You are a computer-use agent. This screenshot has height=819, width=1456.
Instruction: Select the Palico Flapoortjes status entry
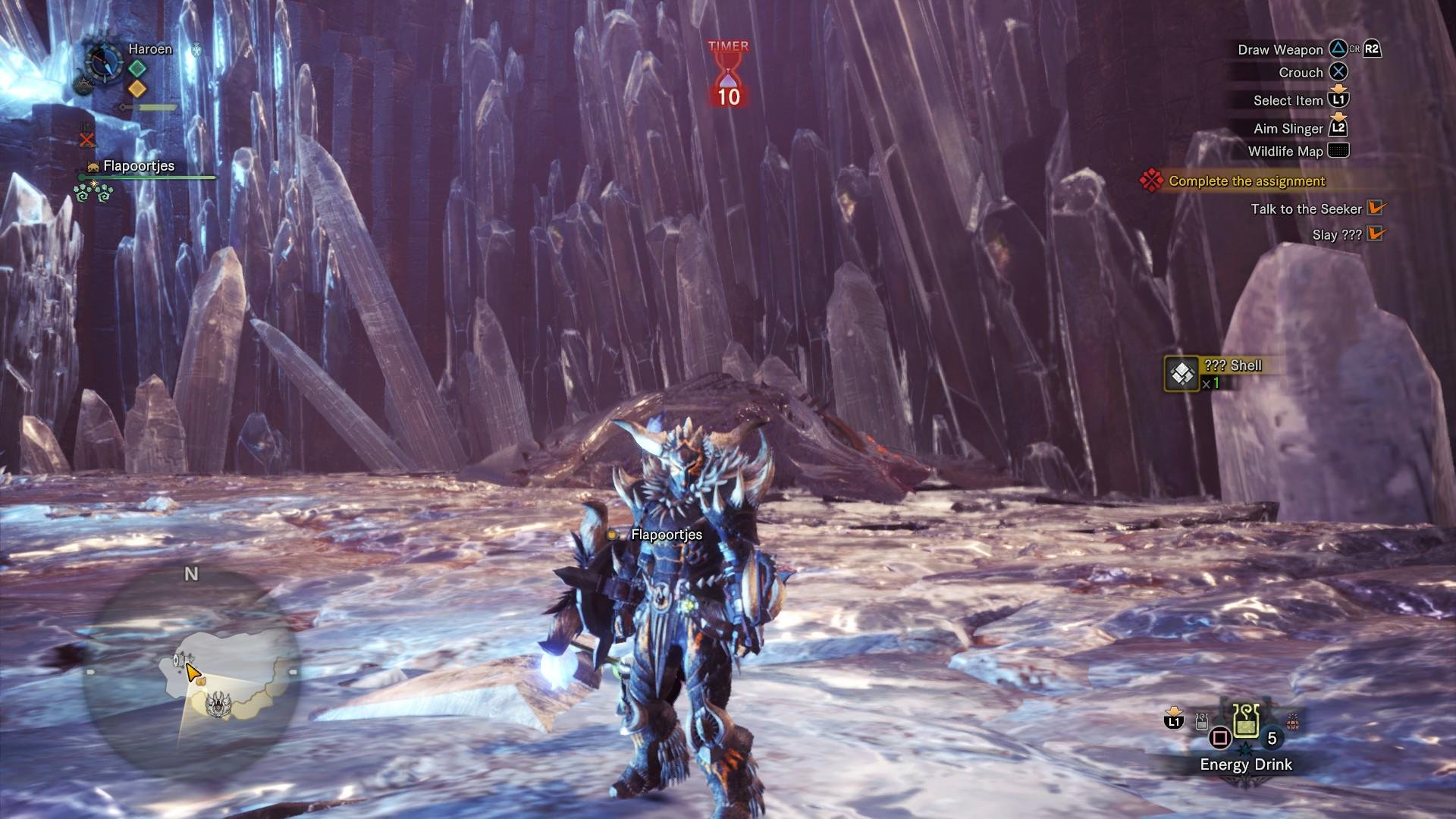tap(139, 166)
